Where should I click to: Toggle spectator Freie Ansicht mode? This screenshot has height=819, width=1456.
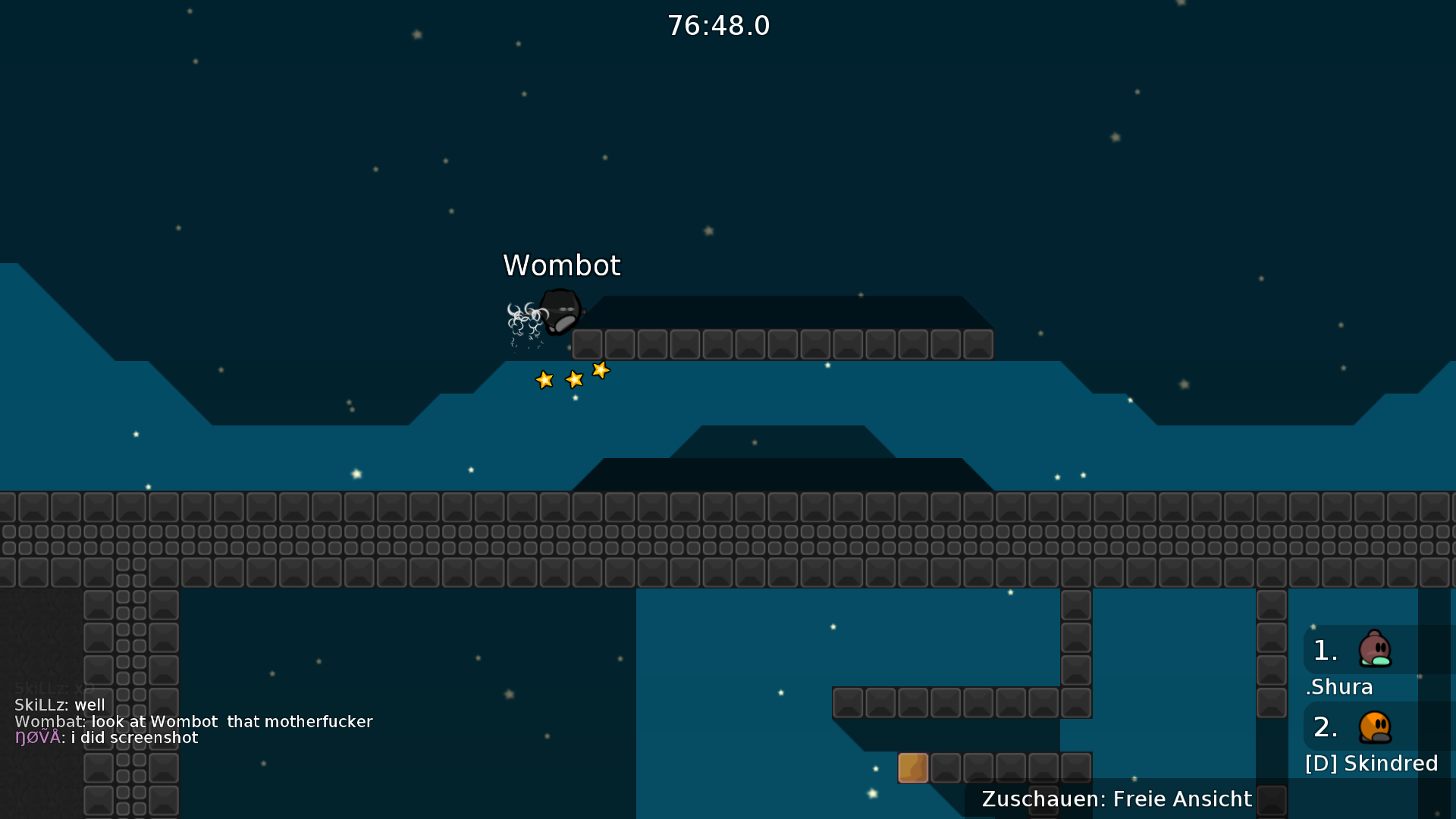coord(1115,799)
